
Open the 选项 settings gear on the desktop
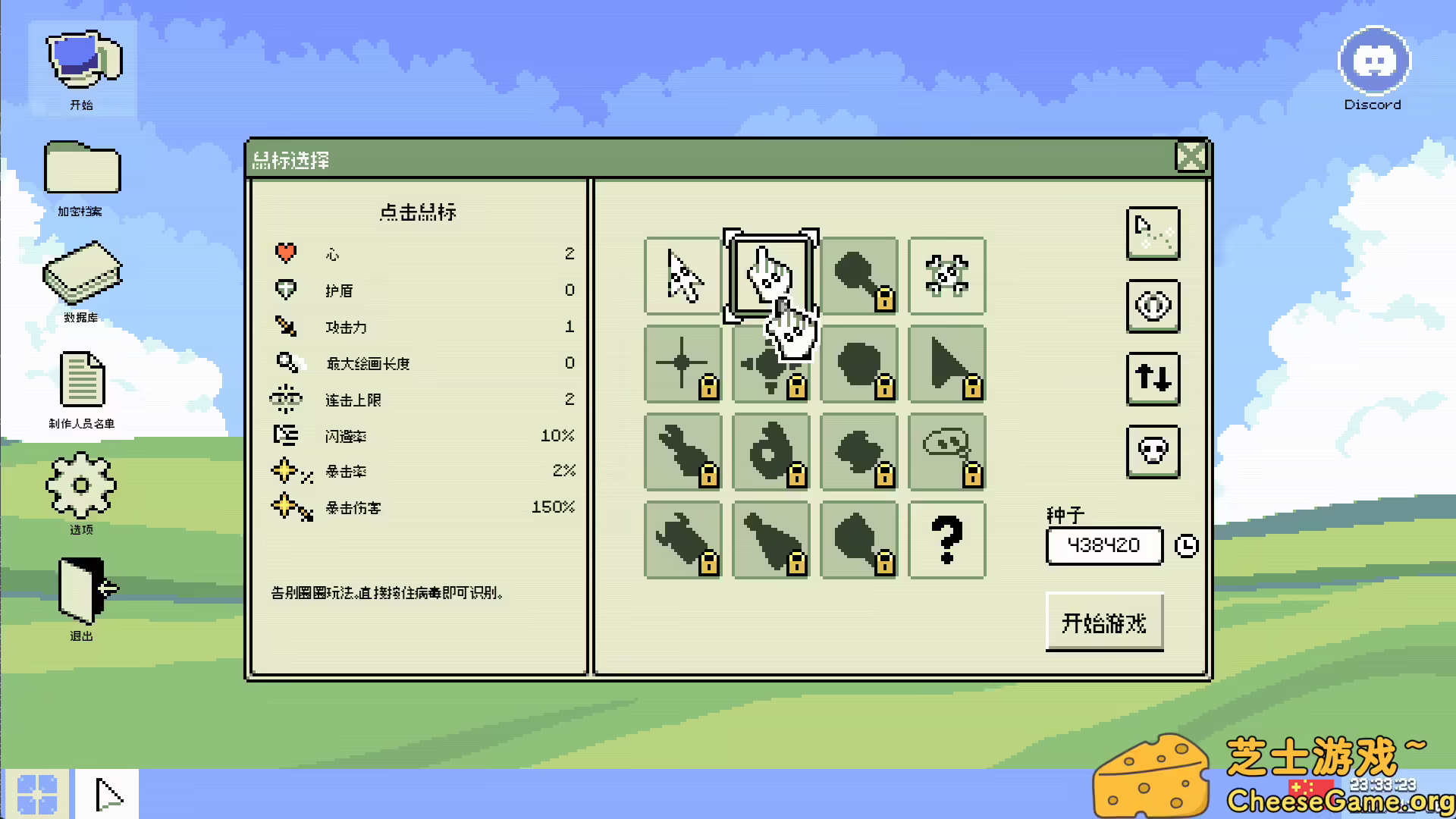click(x=81, y=485)
